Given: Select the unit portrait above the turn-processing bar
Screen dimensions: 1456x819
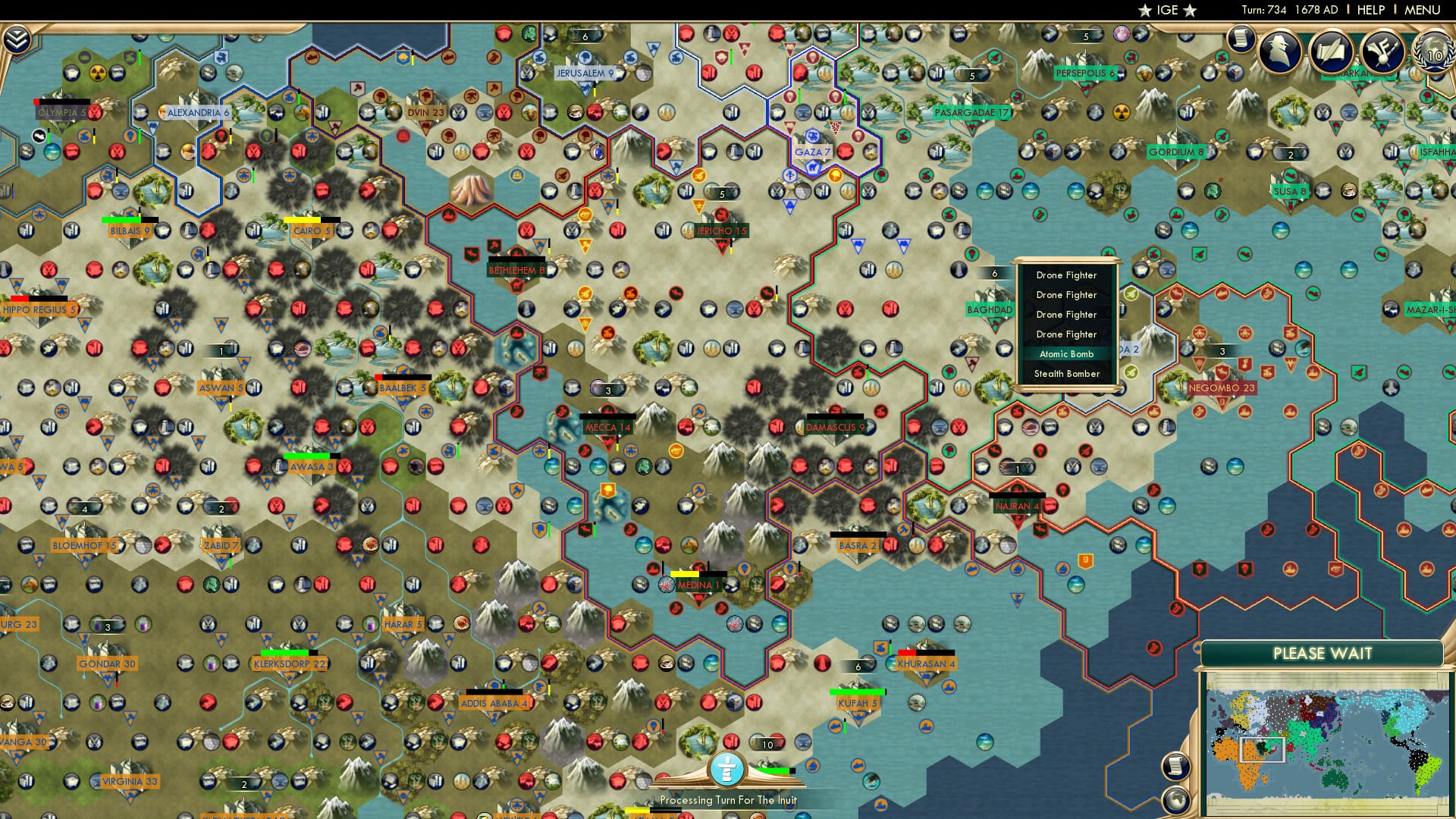Looking at the screenshot, I should point(728,767).
